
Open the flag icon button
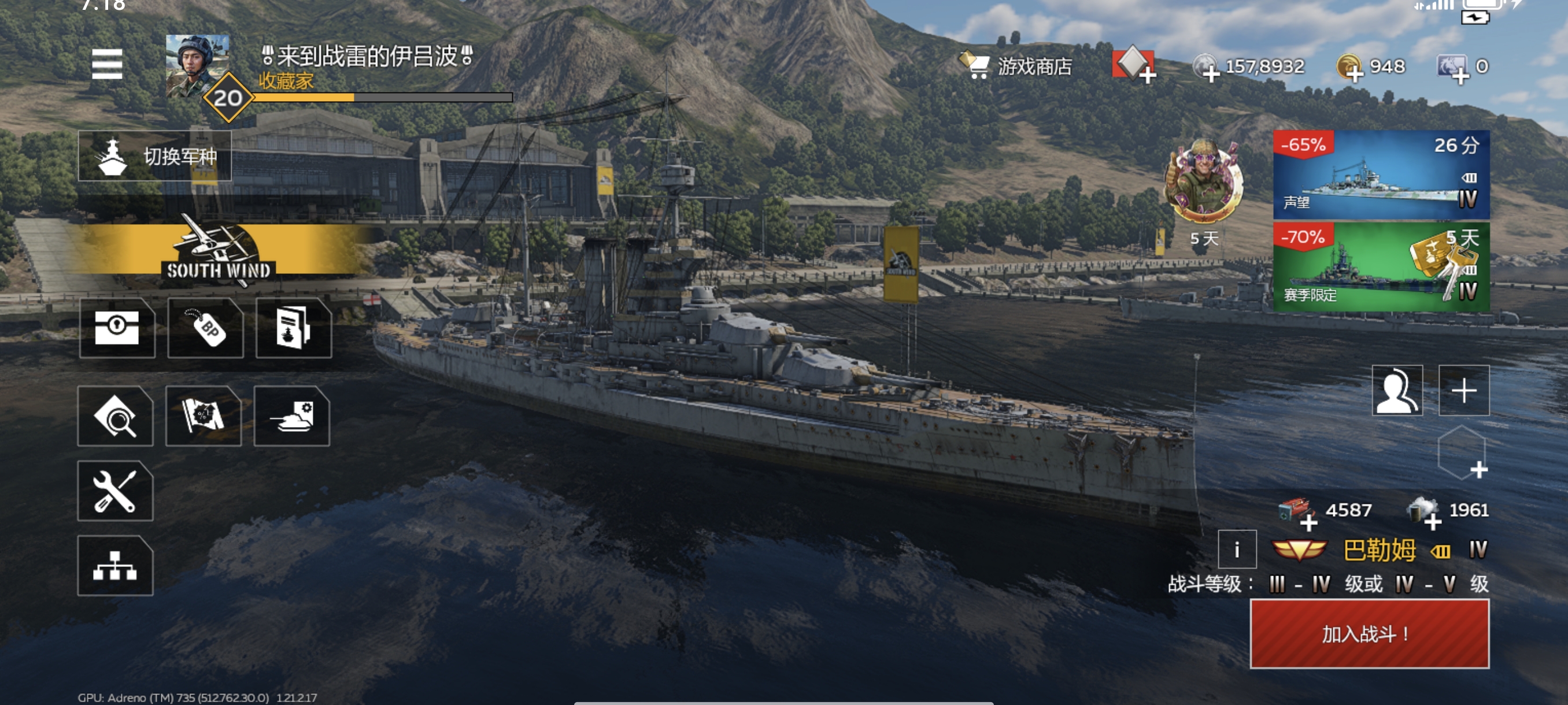click(204, 416)
